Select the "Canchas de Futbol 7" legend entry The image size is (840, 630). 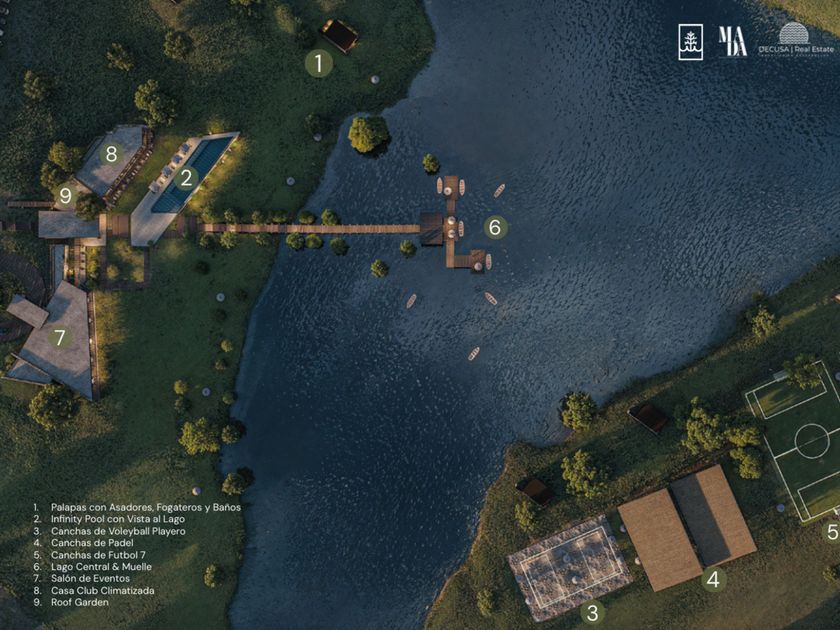[x=100, y=555]
